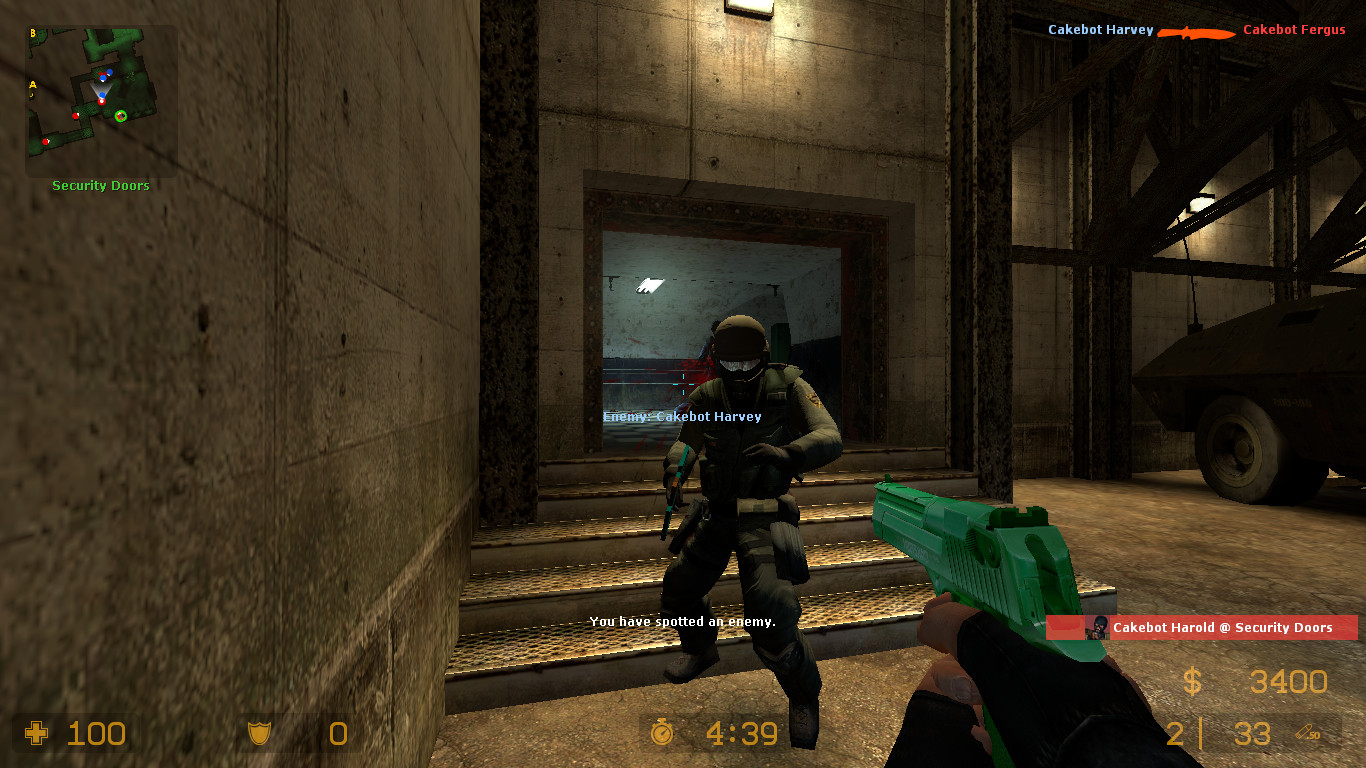Click the You have spotted an enemy message
The width and height of the screenshot is (1366, 768).
(683, 621)
